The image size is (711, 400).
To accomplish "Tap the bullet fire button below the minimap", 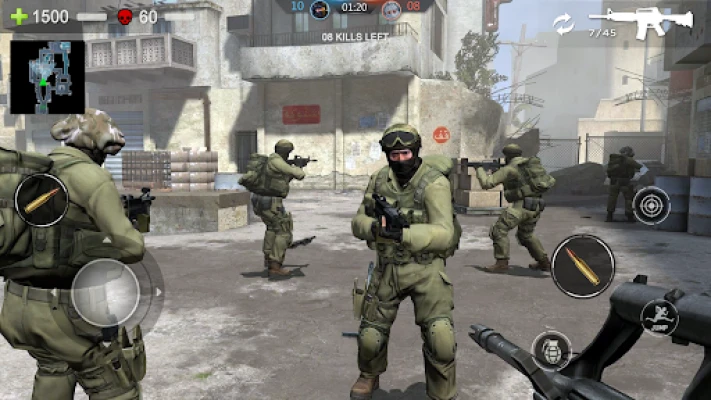I will tap(42, 199).
